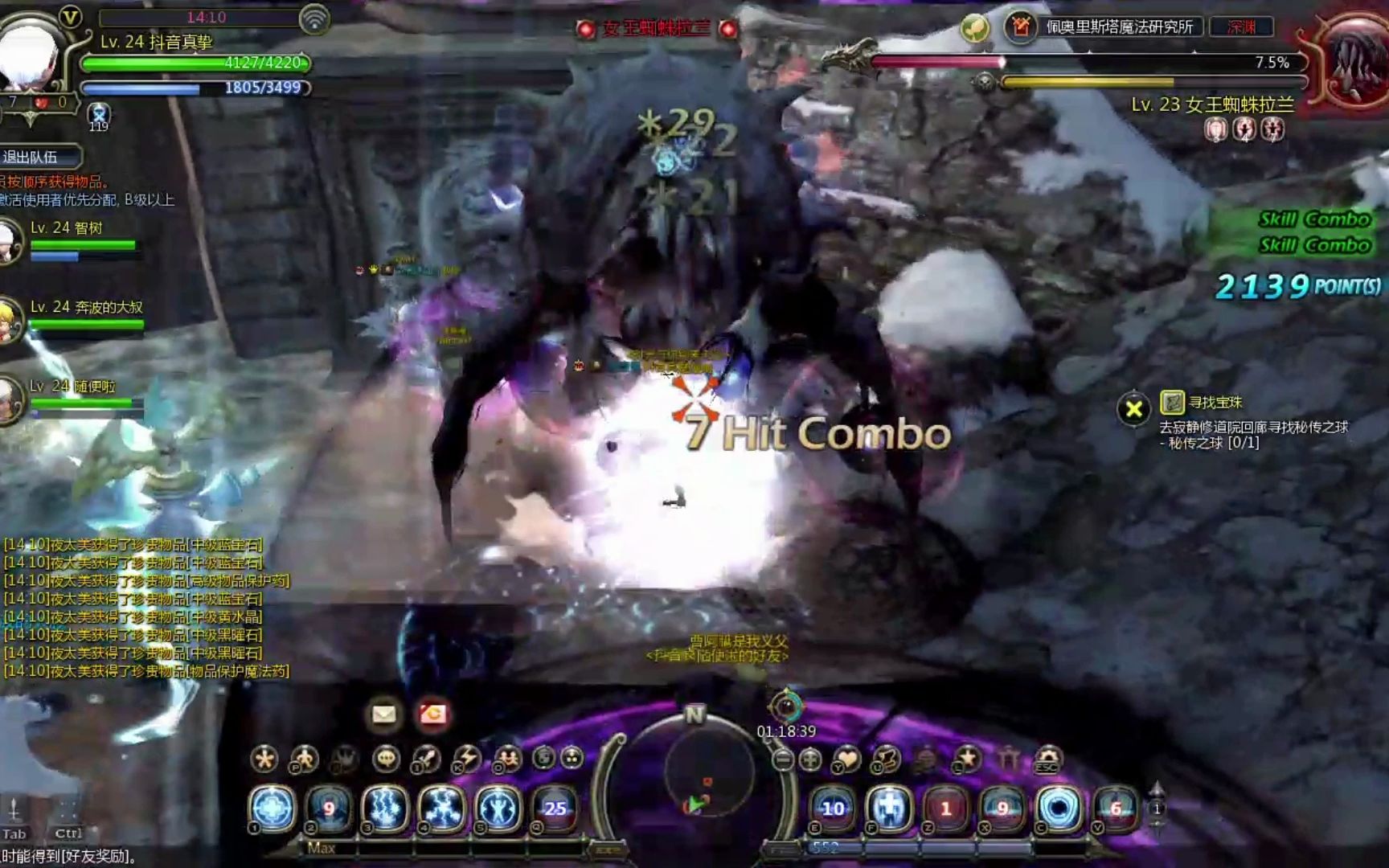Activate the glowing human figure skill
This screenshot has width=1389, height=868.
[x=498, y=808]
